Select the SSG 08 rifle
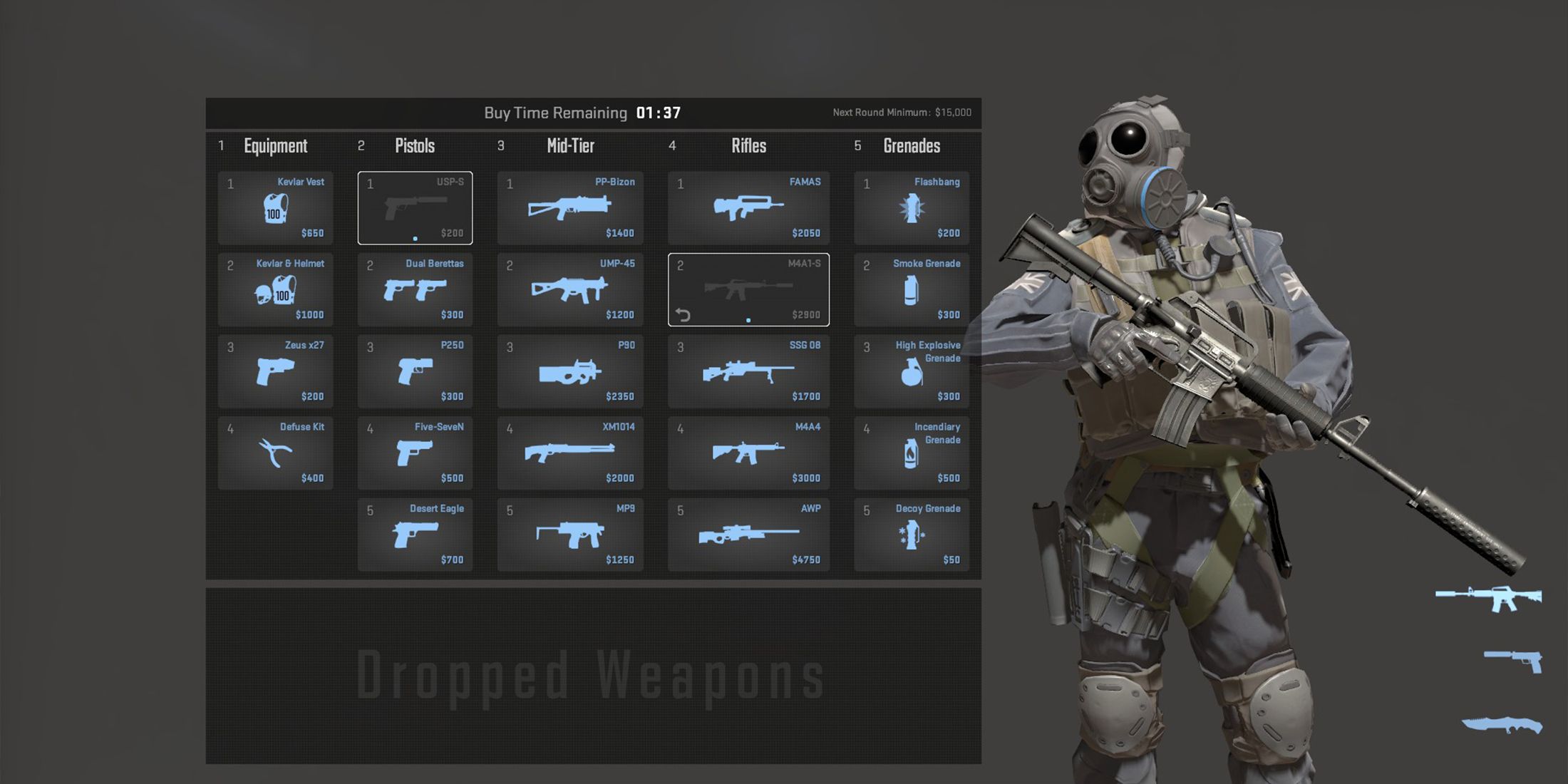This screenshot has height=784, width=1568. 748,371
